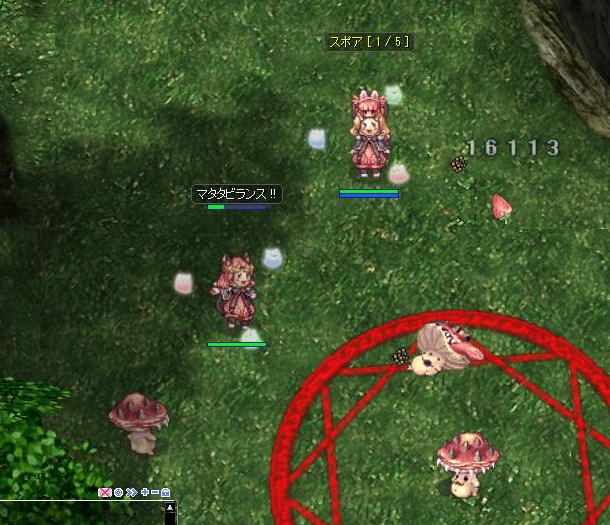Image resolution: width=610 pixels, height=525 pixels.
Task: Open the round gear chat options icon
Action: click(118, 492)
